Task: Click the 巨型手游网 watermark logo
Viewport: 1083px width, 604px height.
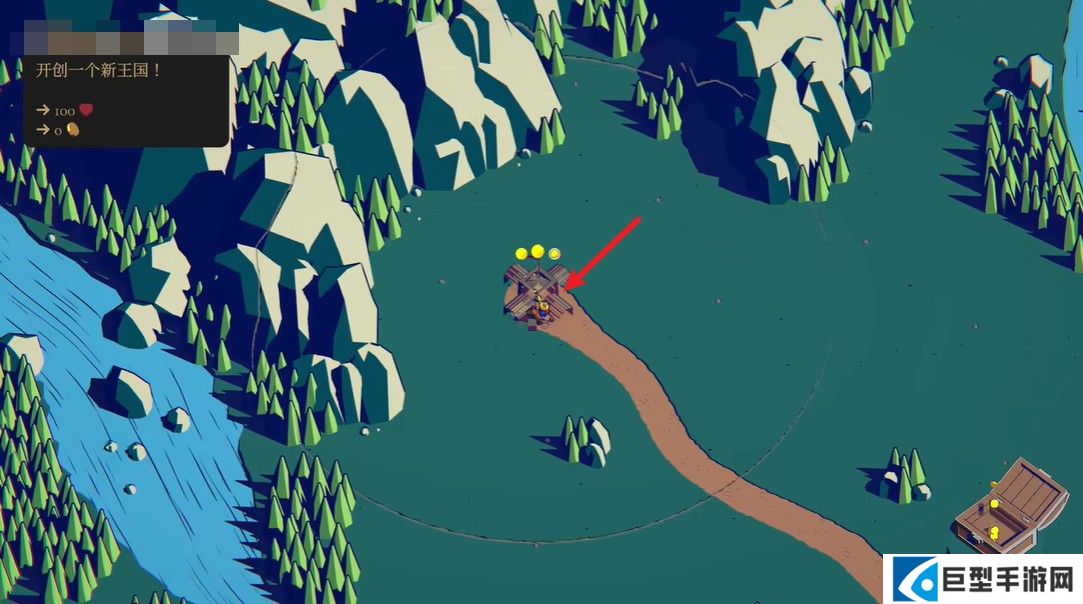Action: pyautogui.click(x=983, y=579)
